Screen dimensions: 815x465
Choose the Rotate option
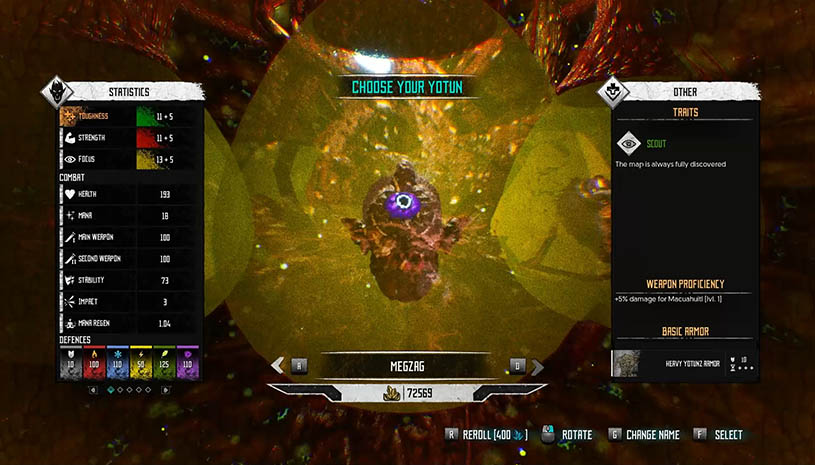coord(568,435)
